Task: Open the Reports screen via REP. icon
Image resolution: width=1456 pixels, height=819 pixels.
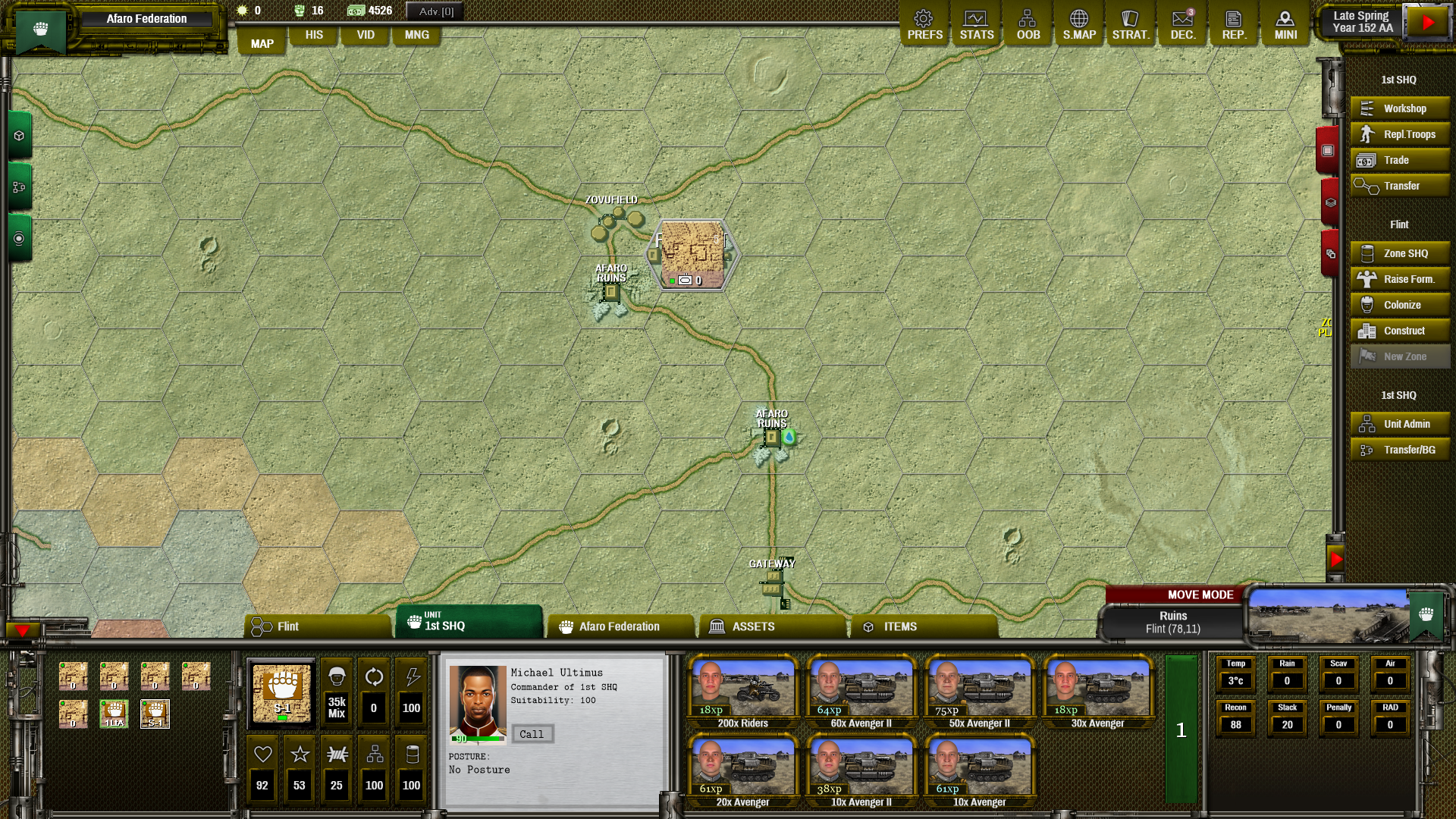Action: pos(1234,23)
